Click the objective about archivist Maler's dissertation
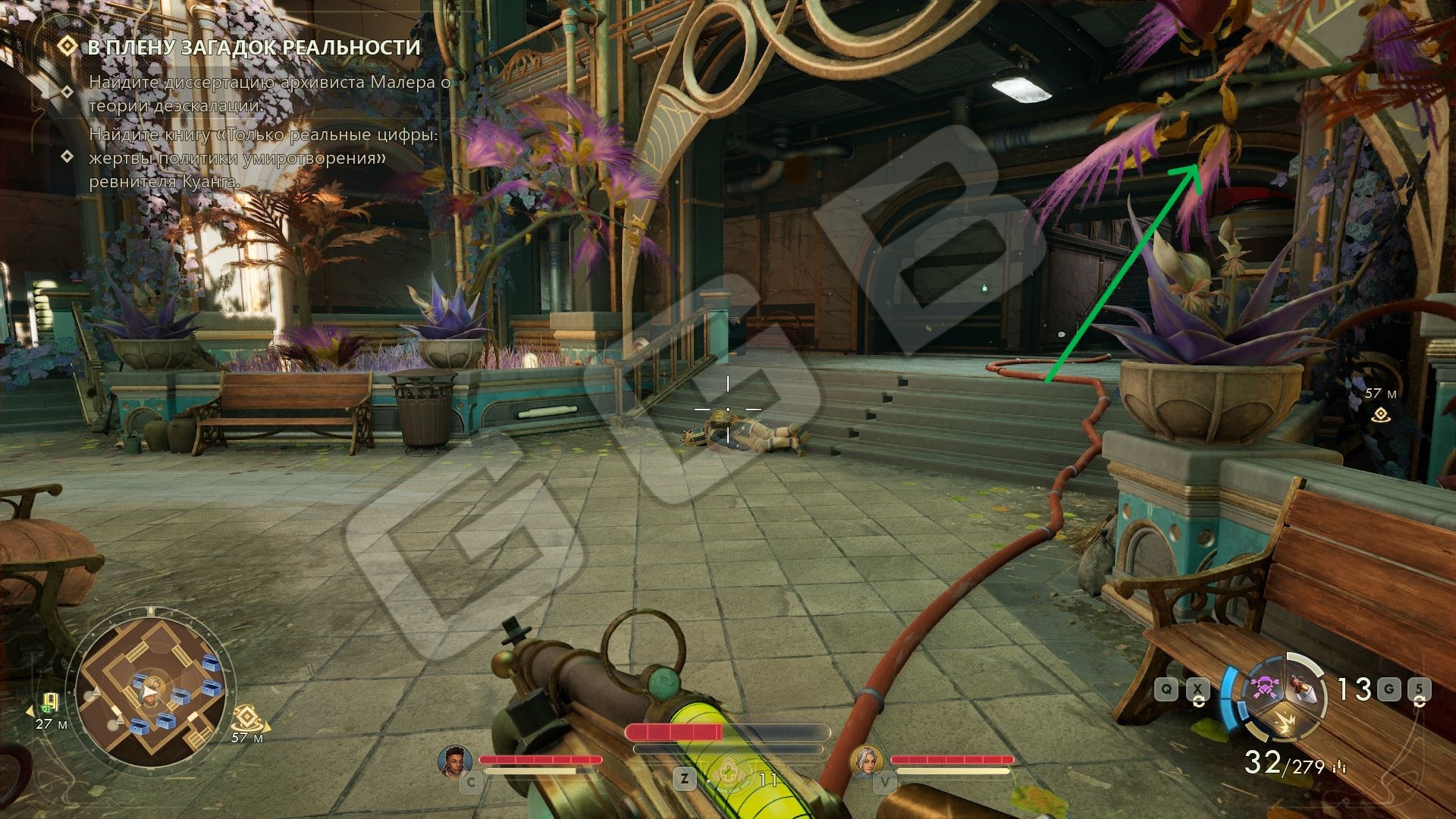1456x819 pixels. [269, 94]
